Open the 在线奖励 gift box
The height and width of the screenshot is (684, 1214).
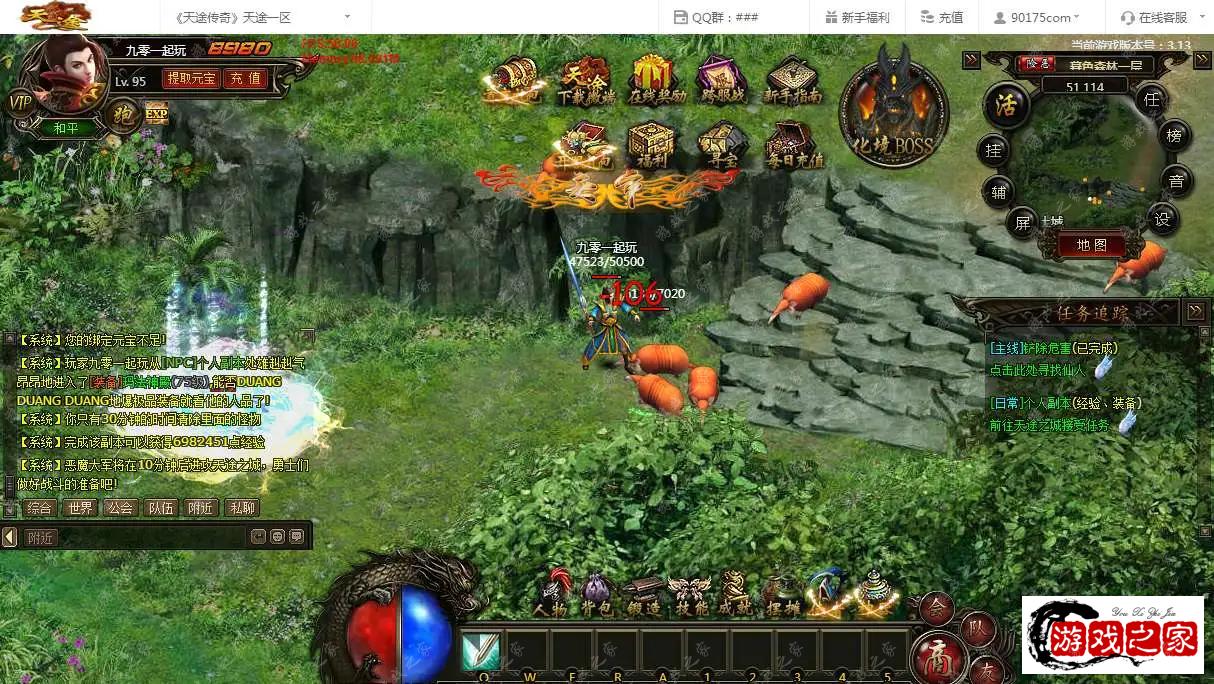click(x=657, y=80)
